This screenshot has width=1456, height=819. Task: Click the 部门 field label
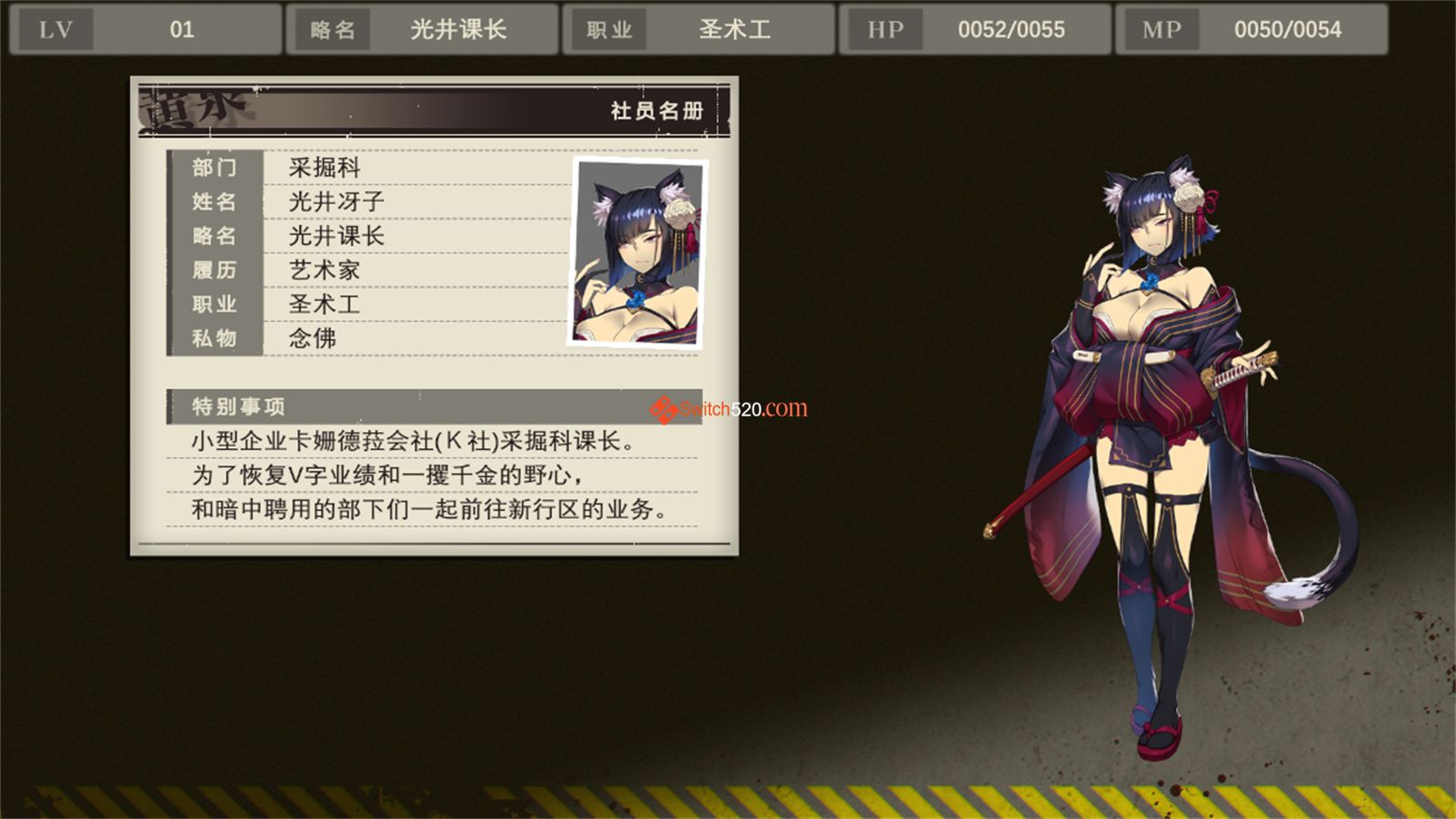215,168
